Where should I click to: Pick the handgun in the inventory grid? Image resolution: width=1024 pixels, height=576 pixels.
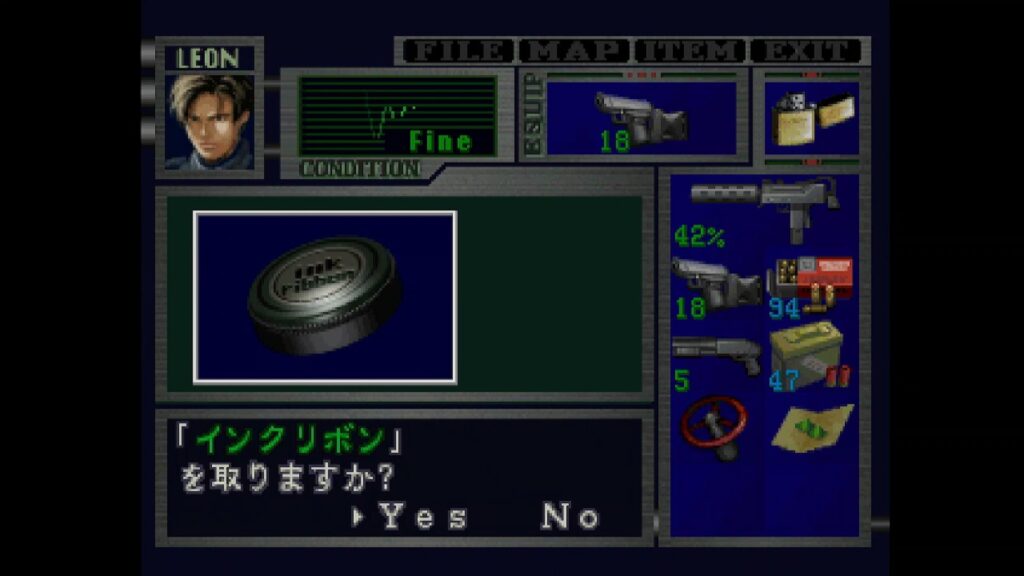pyautogui.click(x=716, y=284)
